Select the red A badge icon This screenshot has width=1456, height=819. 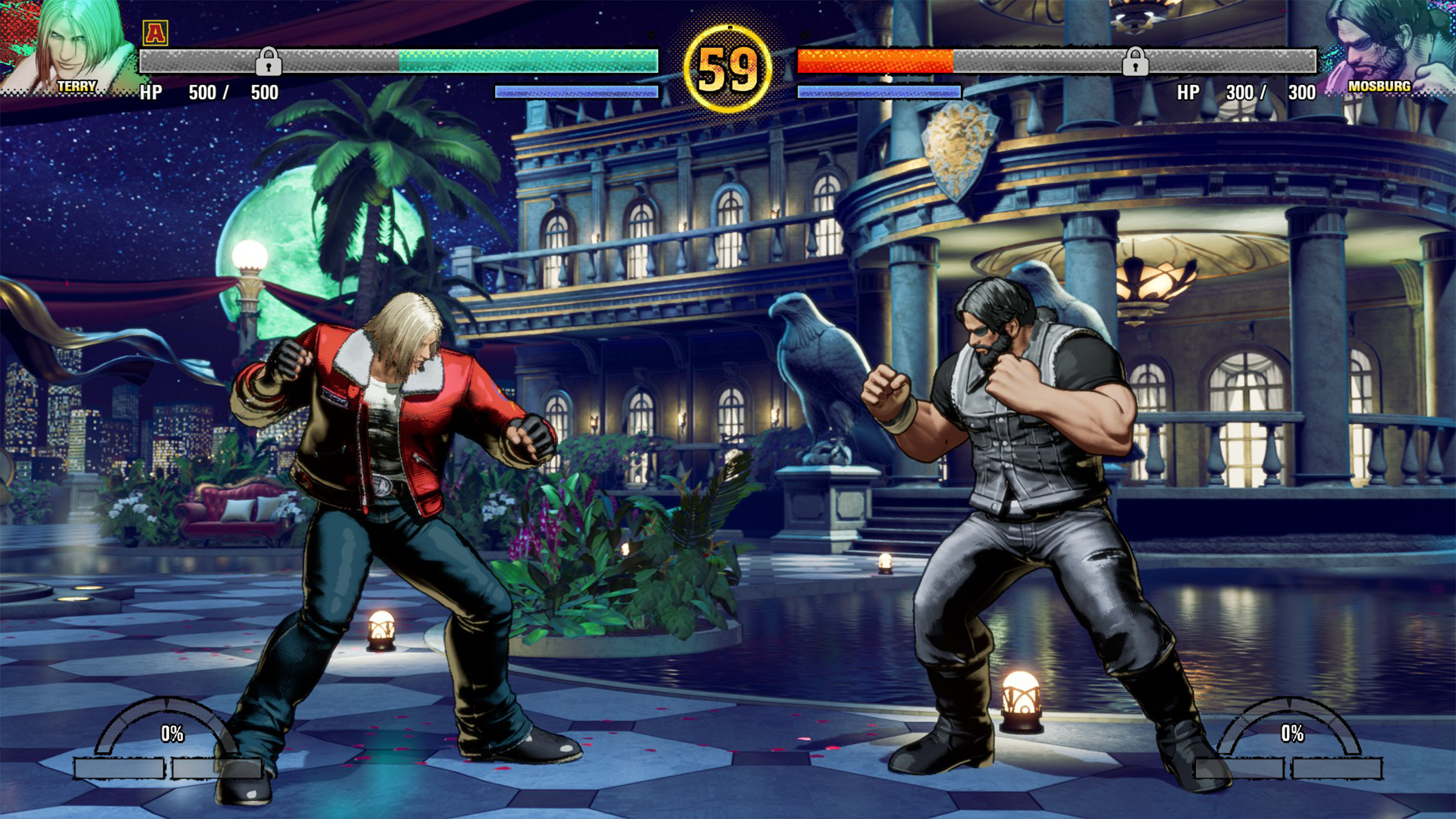pos(155,33)
